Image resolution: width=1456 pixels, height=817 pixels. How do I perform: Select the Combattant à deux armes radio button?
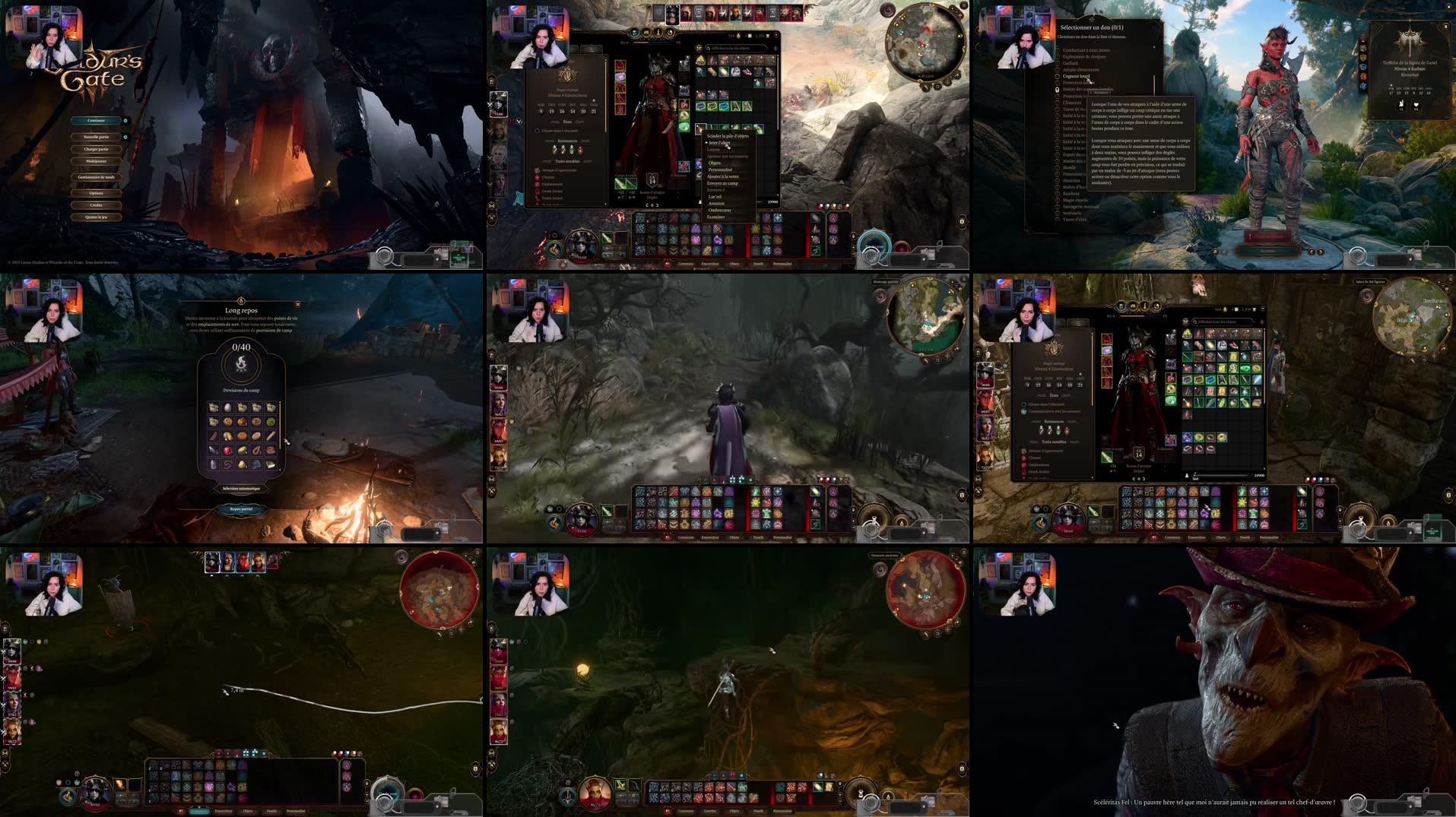point(1058,50)
